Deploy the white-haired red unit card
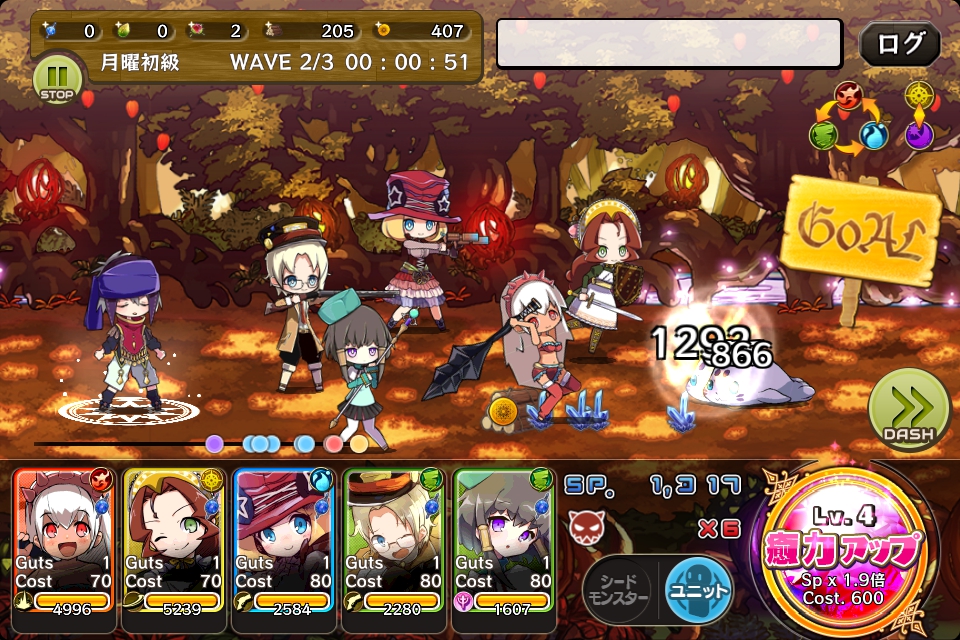The height and width of the screenshot is (640, 960). [x=64, y=540]
